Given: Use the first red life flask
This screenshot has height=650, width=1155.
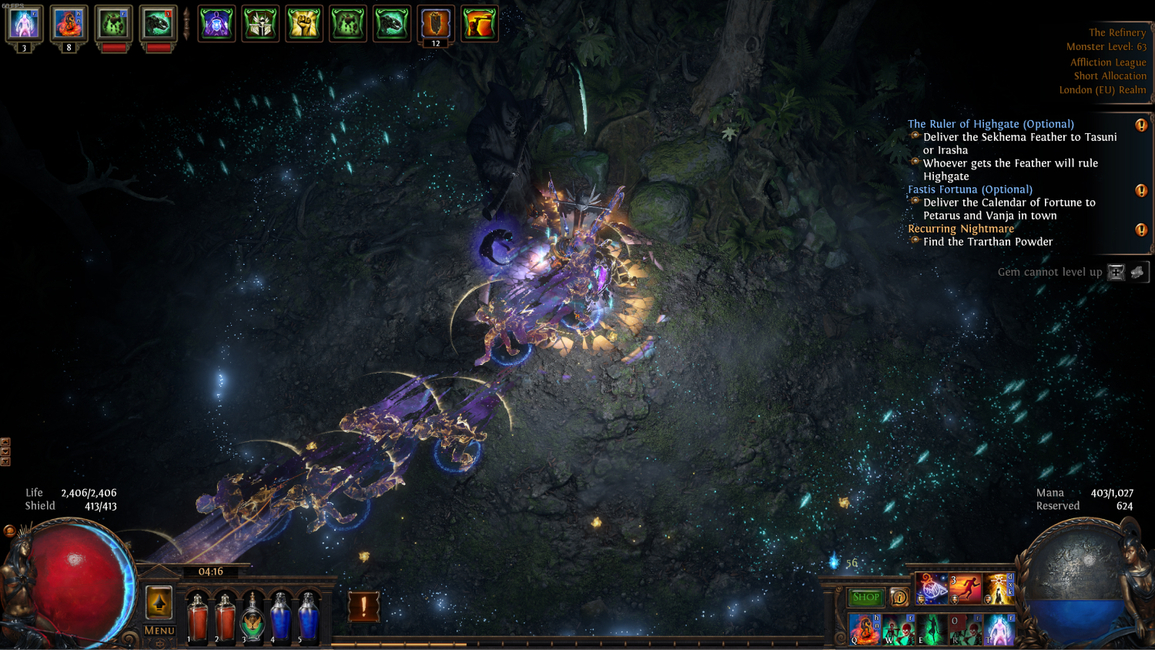Looking at the screenshot, I should [198, 615].
